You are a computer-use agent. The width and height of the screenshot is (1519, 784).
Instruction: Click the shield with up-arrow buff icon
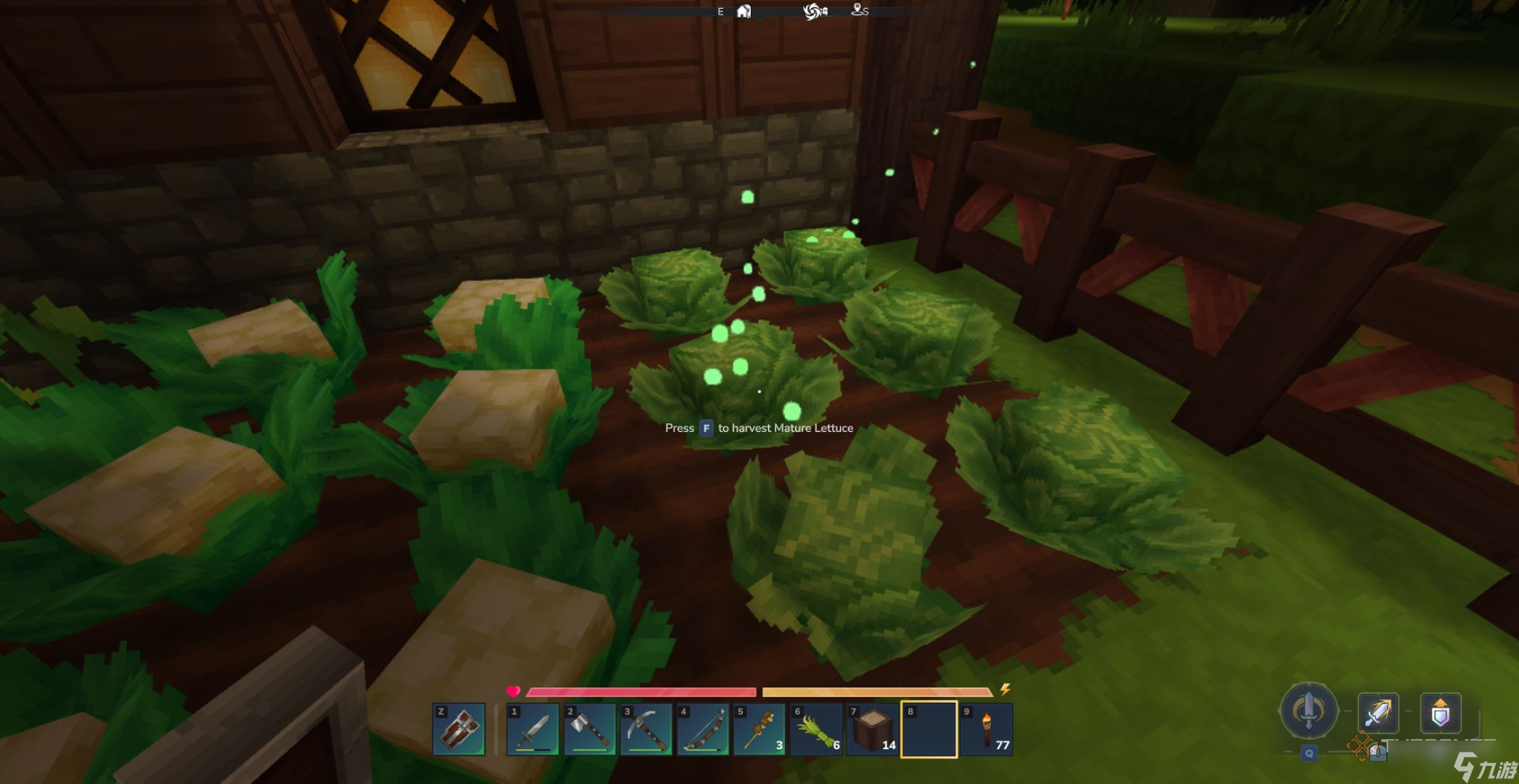1440,712
